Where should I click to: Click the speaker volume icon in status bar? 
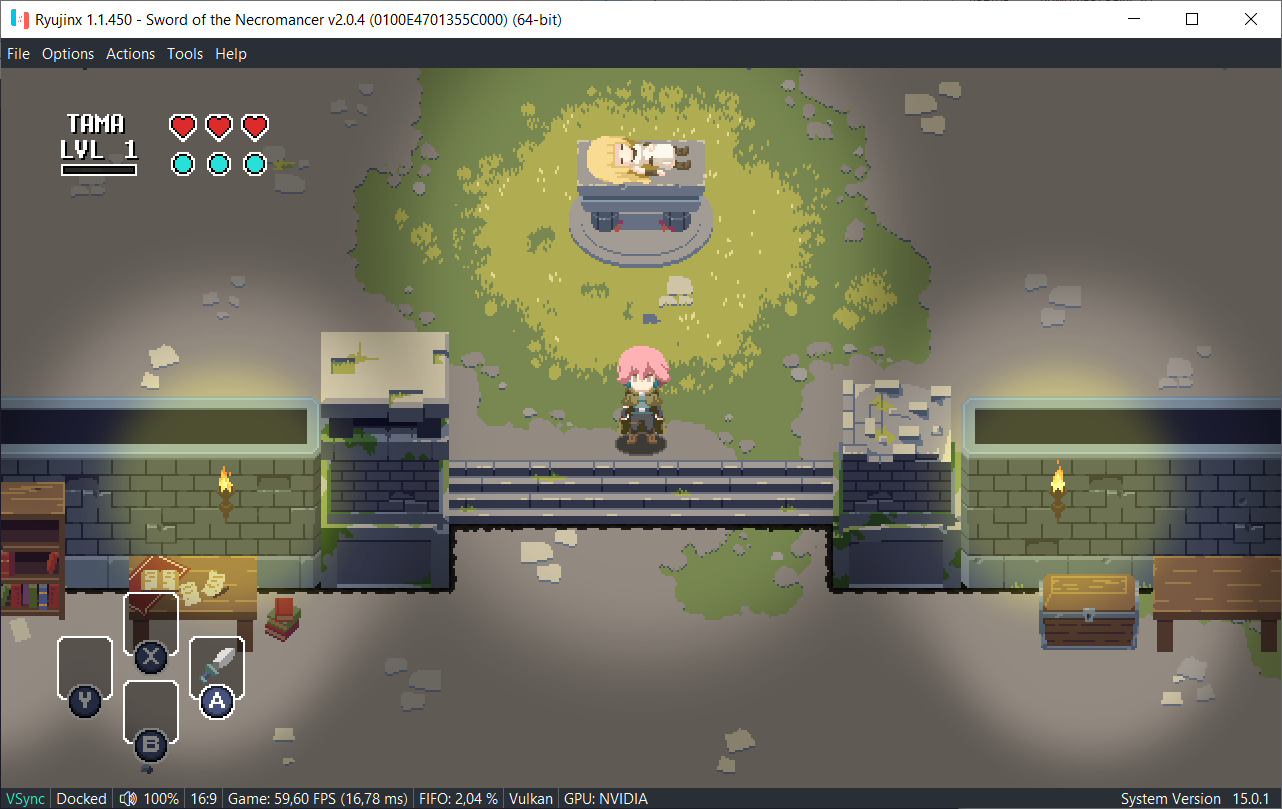click(128, 798)
